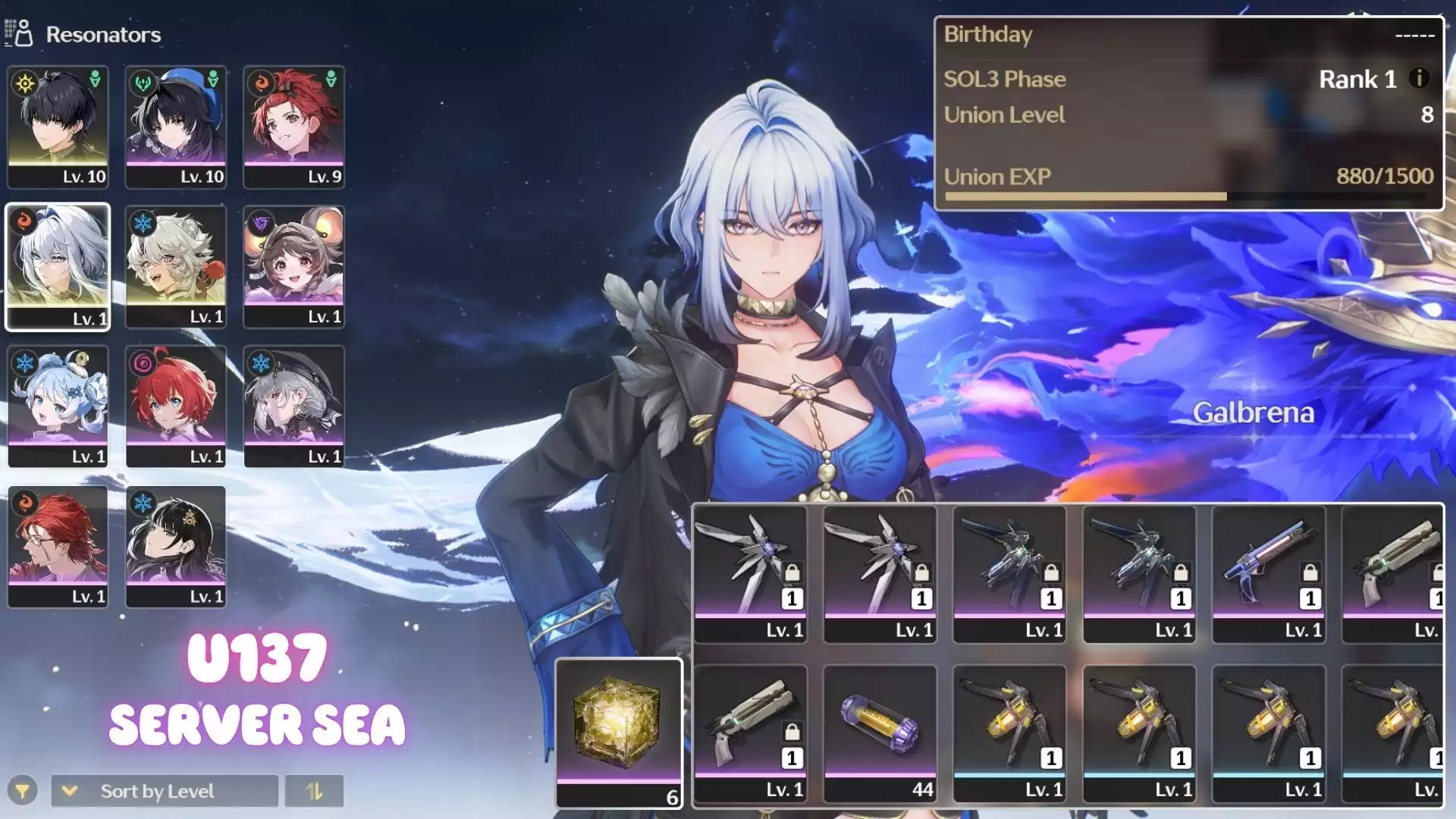The height and width of the screenshot is (819, 1456).
Task: Pick the red-haired Havoc resonator portrait
Action: point(176,406)
